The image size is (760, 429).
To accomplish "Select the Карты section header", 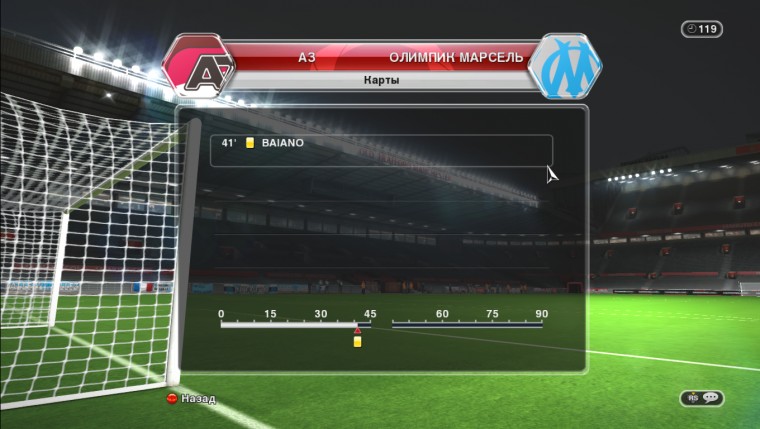I will [x=381, y=80].
